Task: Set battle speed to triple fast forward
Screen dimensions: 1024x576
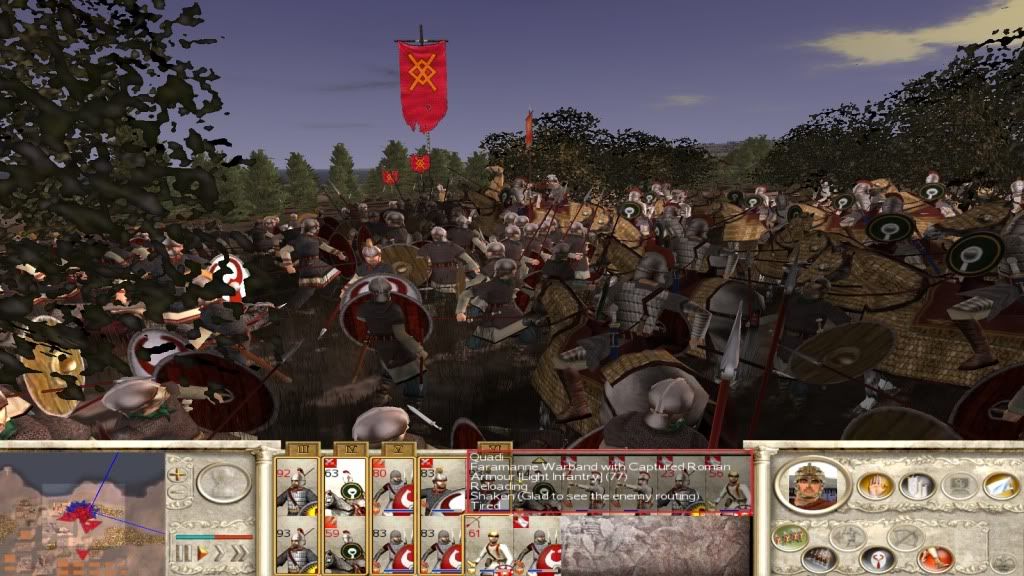Action: [238, 552]
